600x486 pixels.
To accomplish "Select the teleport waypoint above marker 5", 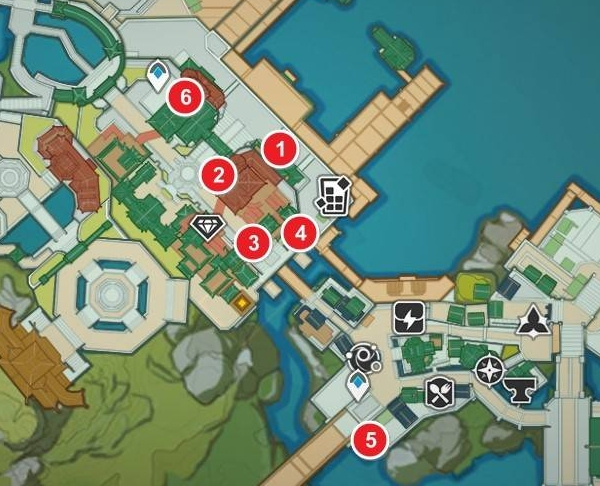I will click(356, 387).
